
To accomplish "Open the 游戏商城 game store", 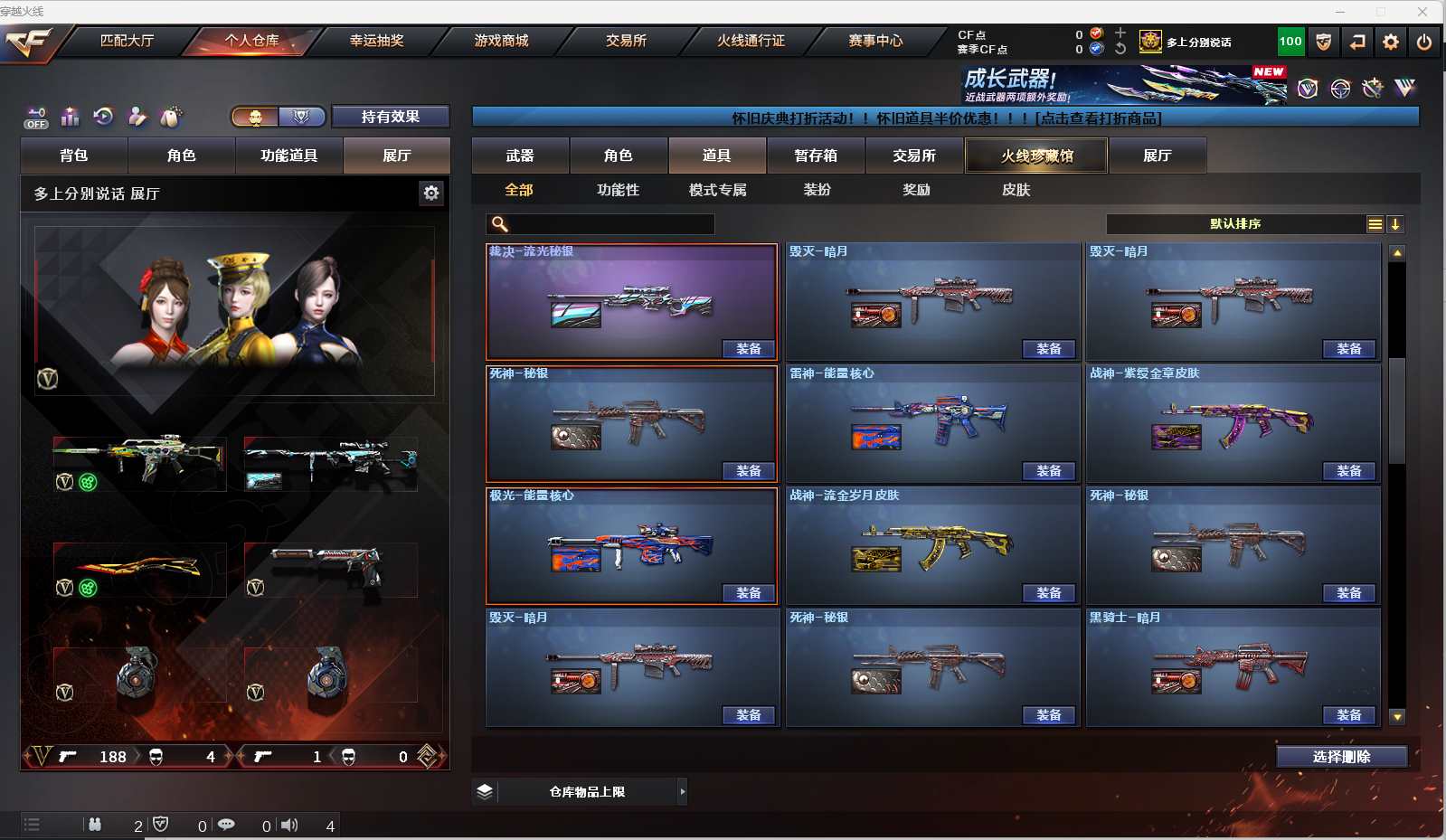I will 501,41.
